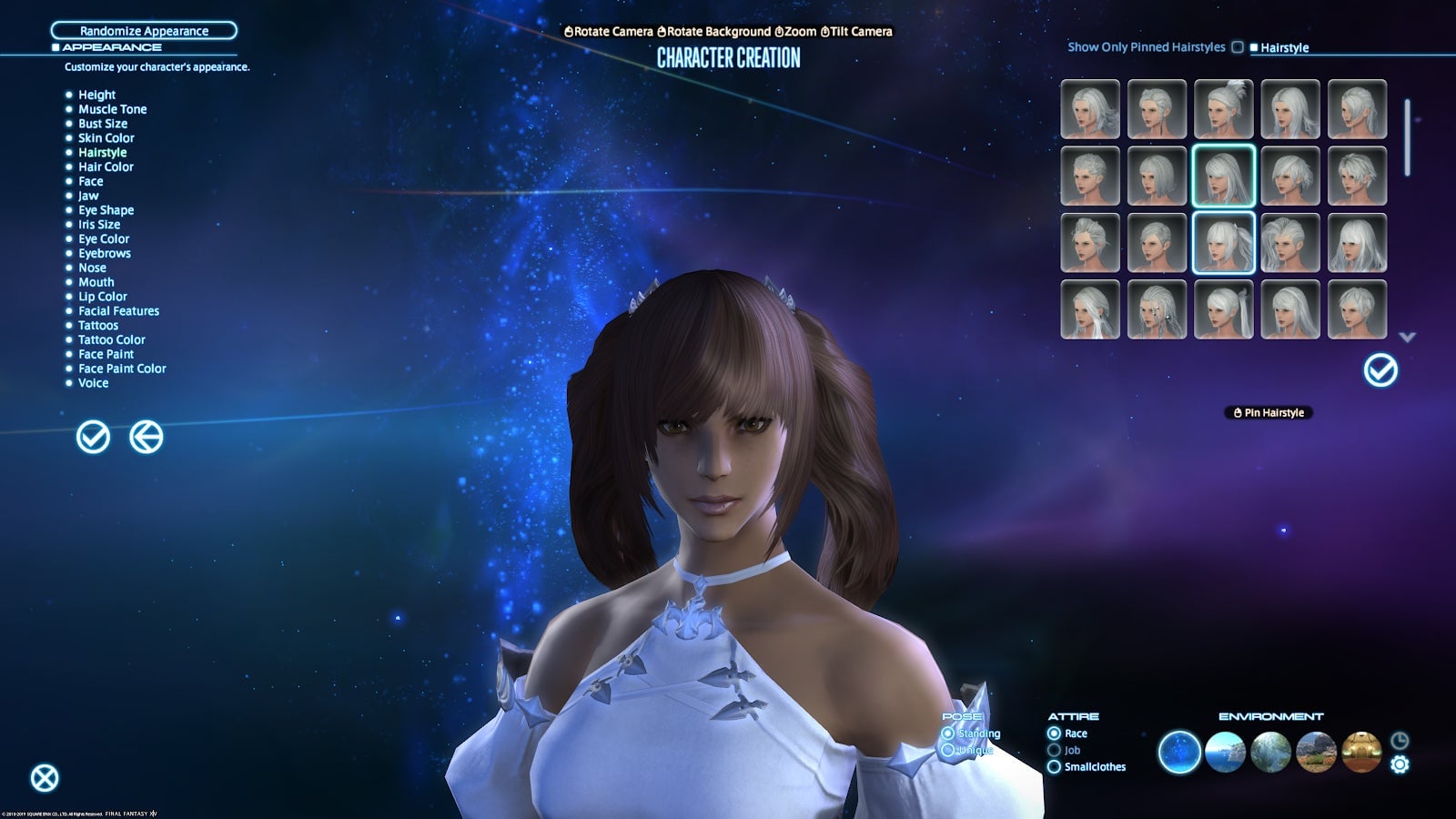The height and width of the screenshot is (819, 1456).
Task: Choose the starry space environment thumbnail
Action: pyautogui.click(x=1179, y=753)
